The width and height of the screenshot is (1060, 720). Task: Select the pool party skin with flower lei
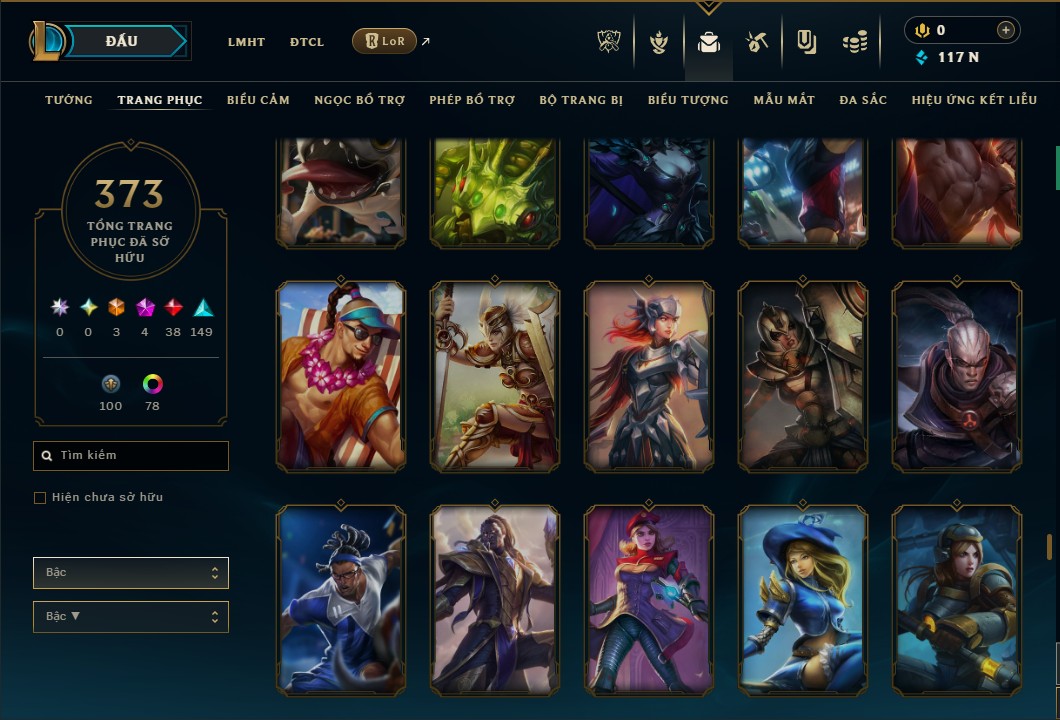coord(341,376)
